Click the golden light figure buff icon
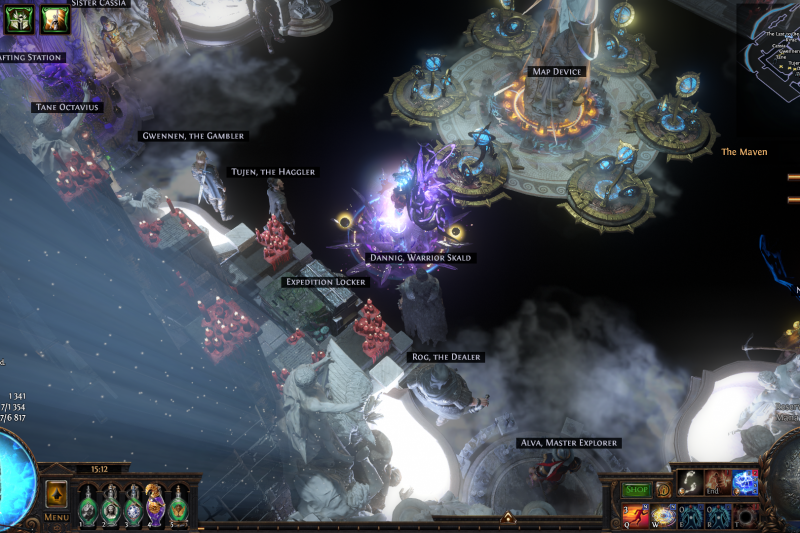Viewport: 800px width, 533px height. [55, 18]
